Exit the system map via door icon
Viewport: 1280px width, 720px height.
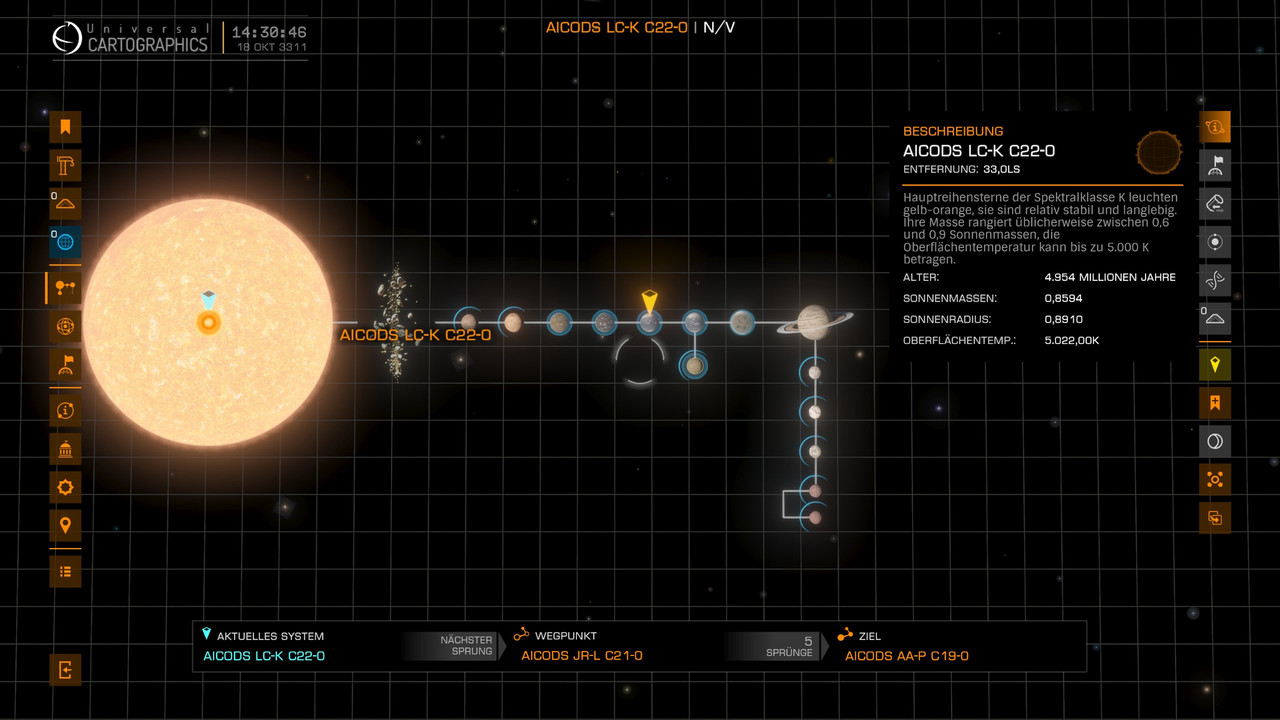pos(65,670)
